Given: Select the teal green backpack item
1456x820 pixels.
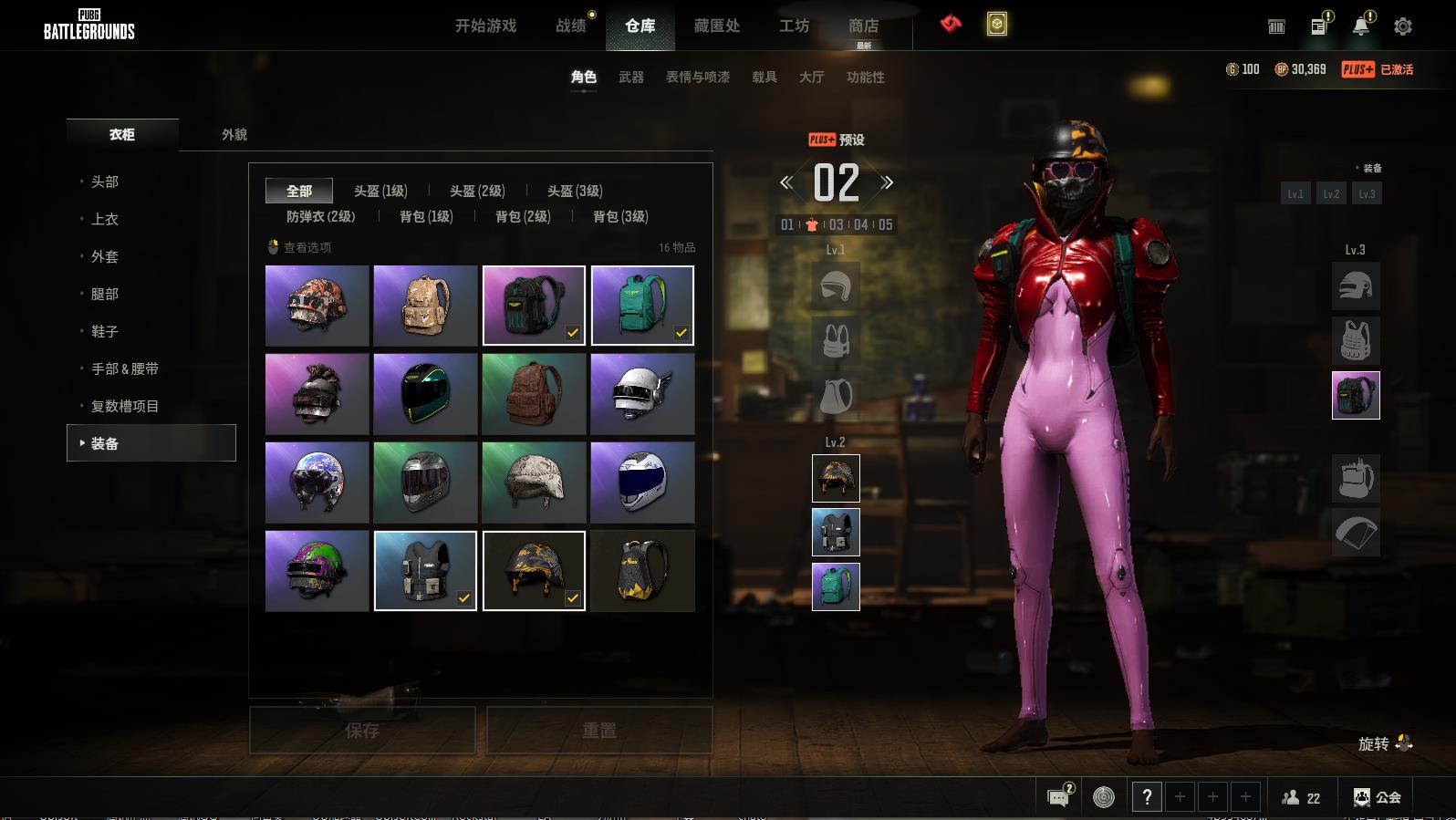Looking at the screenshot, I should pos(642,306).
